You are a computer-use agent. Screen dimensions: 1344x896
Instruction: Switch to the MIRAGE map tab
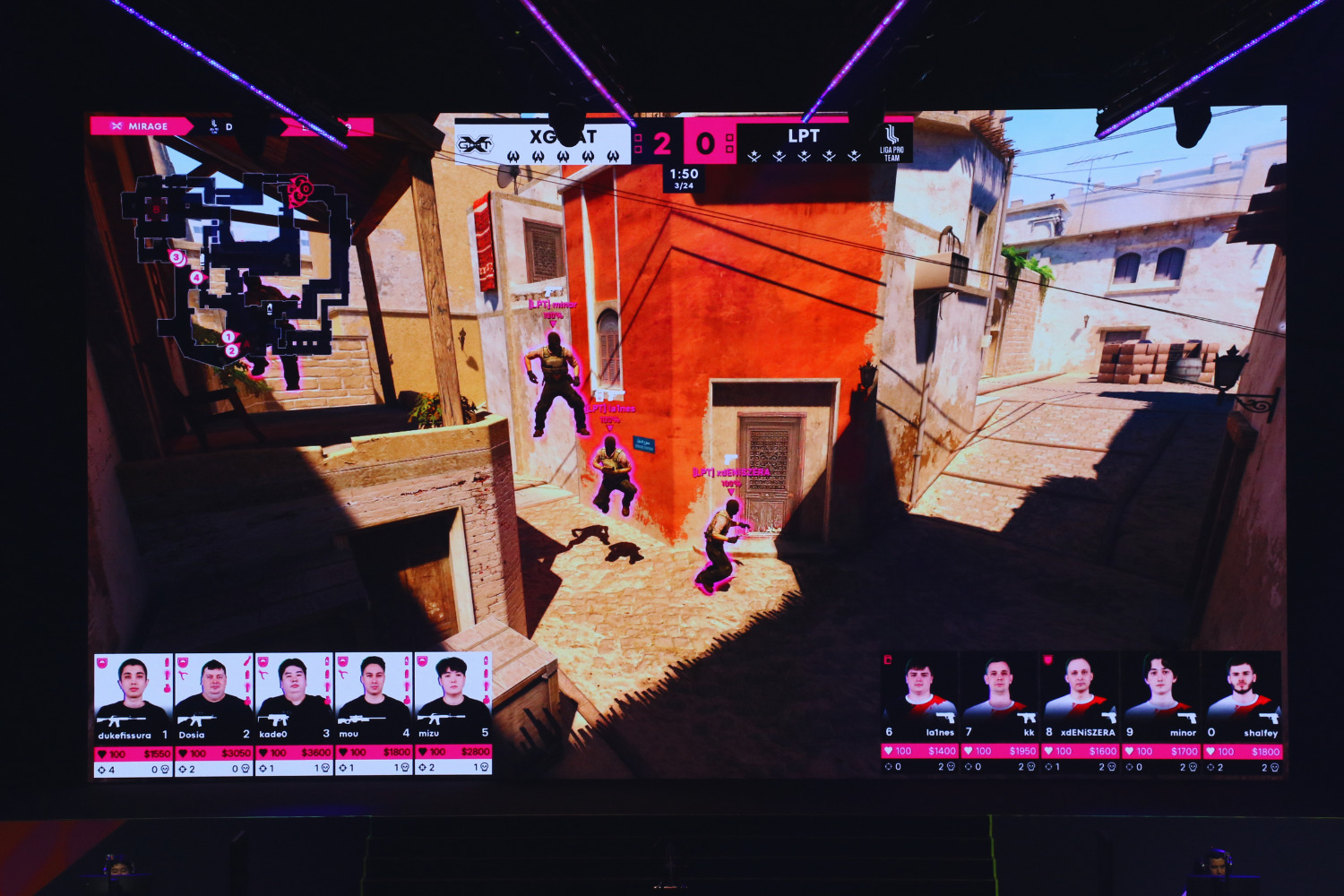click(148, 126)
